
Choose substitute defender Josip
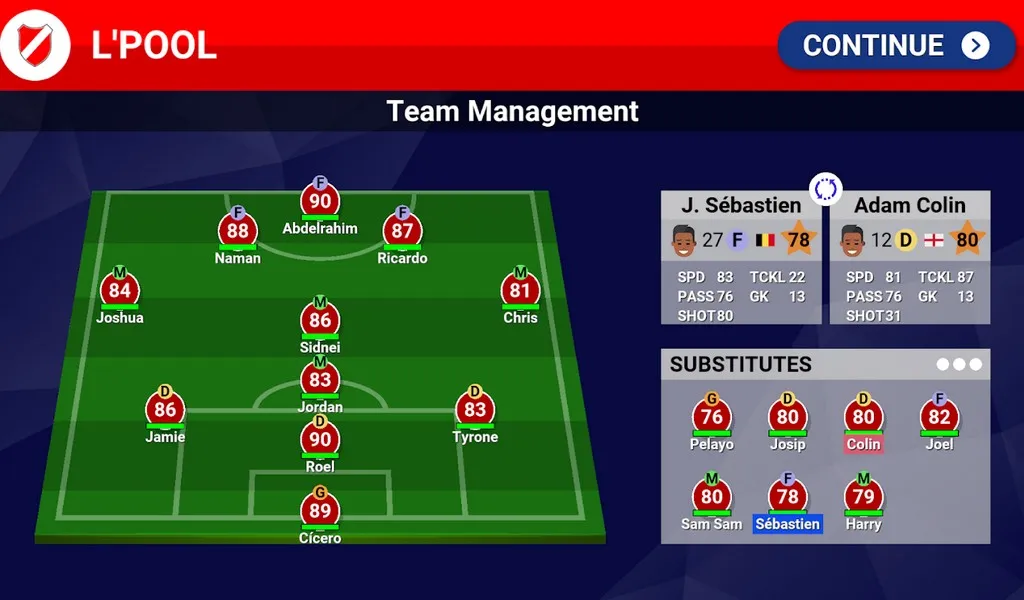[x=787, y=418]
